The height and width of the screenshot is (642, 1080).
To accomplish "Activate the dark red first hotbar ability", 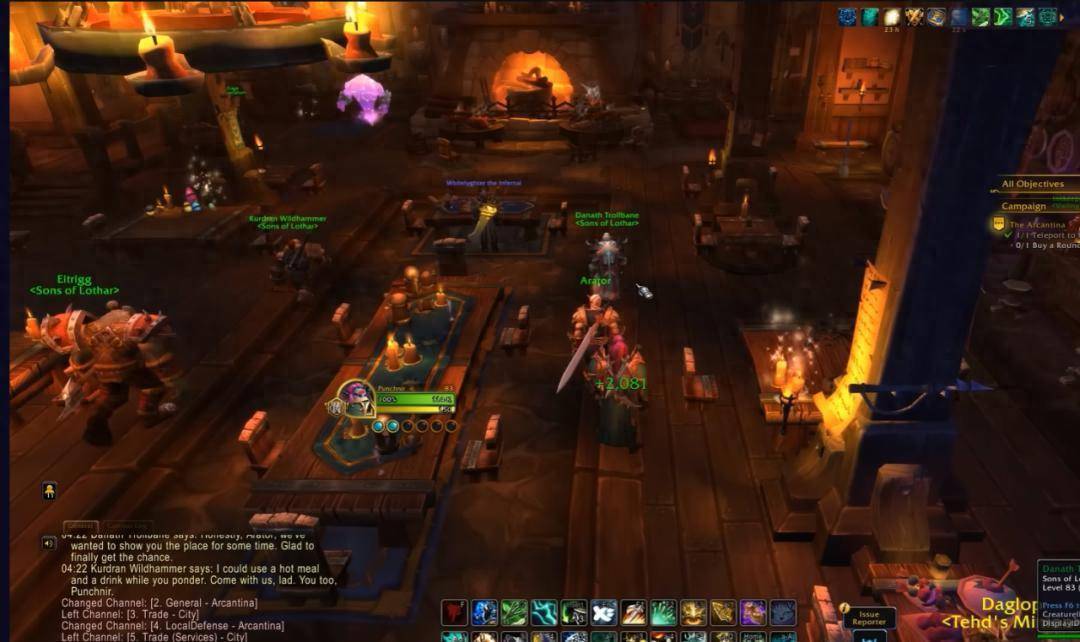I will (455, 612).
